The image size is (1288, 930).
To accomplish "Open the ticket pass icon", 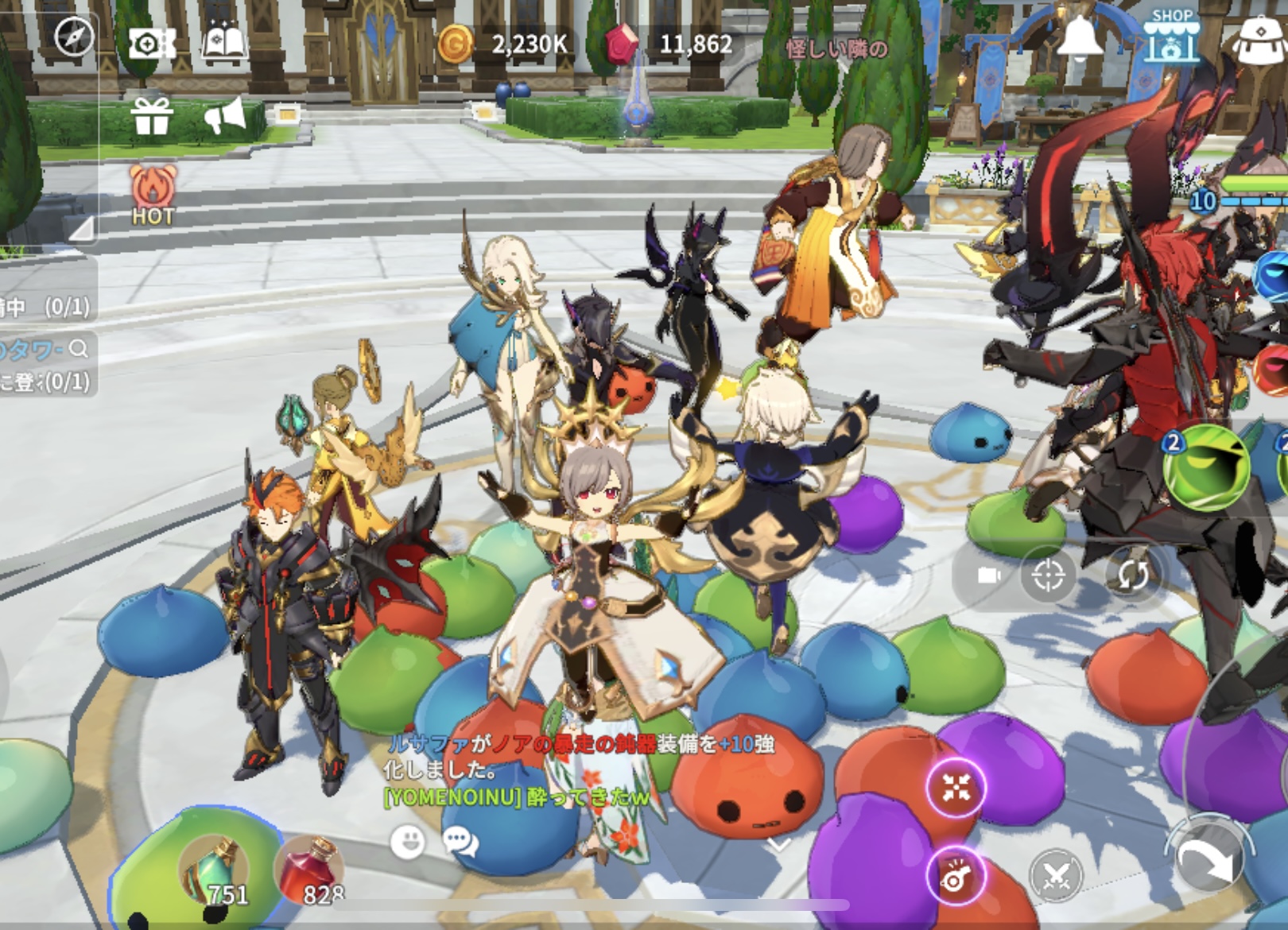I will [x=151, y=44].
